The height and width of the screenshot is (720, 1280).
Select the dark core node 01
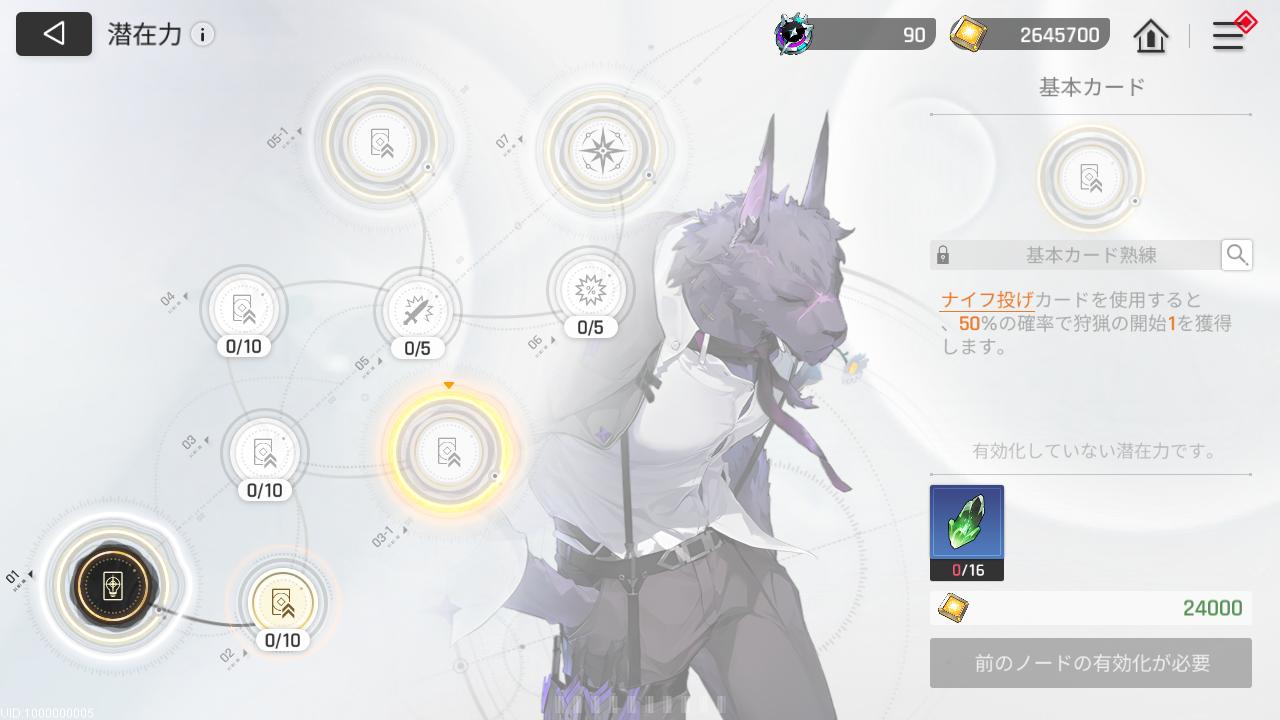tap(113, 584)
